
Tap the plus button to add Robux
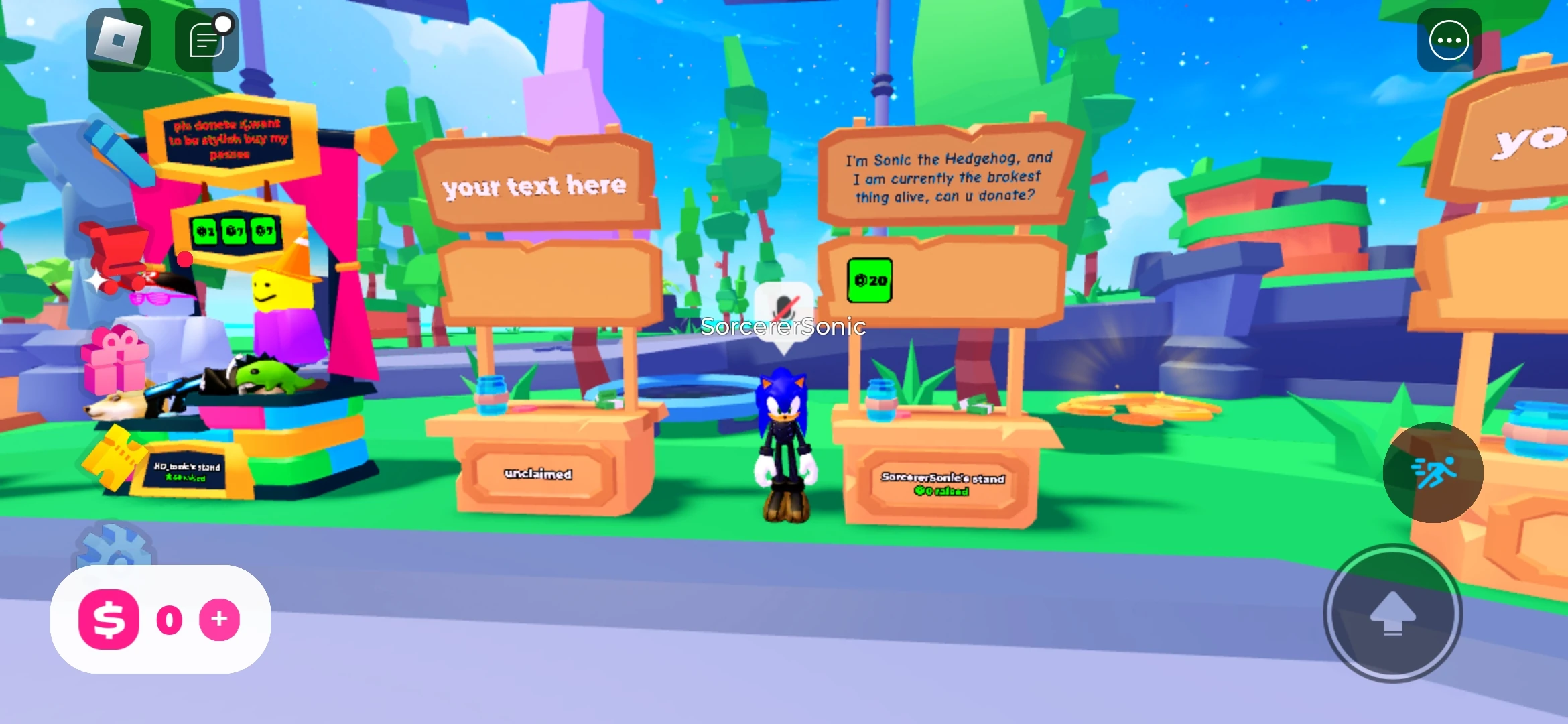pyautogui.click(x=218, y=620)
